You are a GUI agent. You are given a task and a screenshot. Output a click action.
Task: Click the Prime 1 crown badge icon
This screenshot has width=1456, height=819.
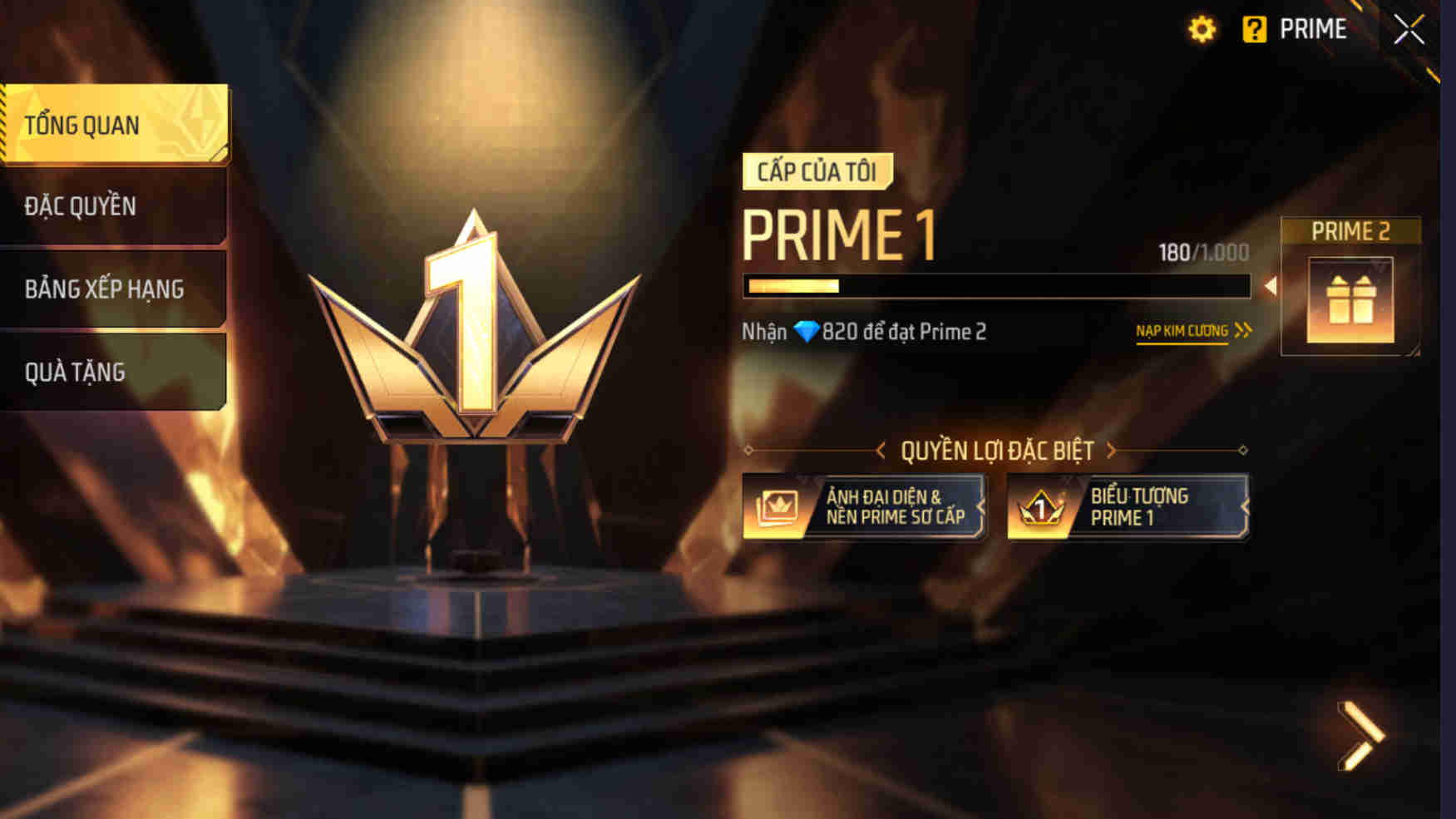pos(1041,506)
